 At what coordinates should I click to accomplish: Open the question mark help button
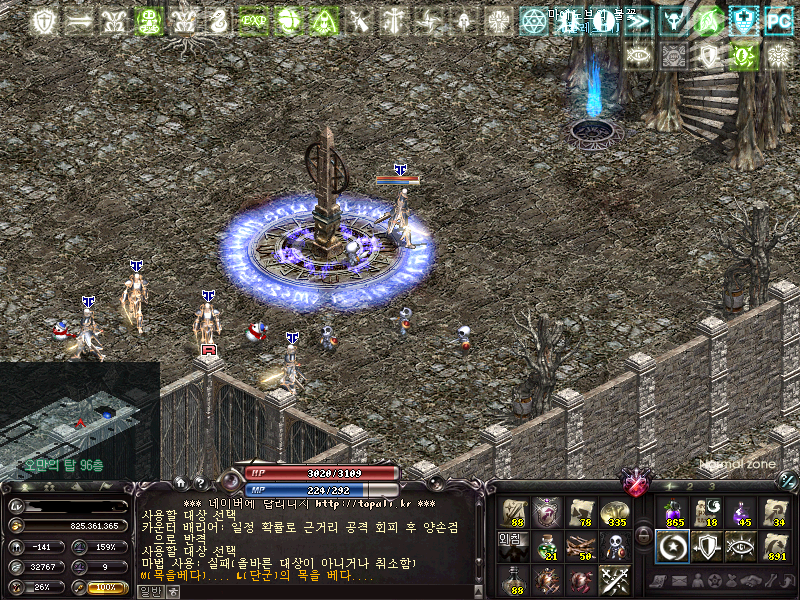coord(199,482)
